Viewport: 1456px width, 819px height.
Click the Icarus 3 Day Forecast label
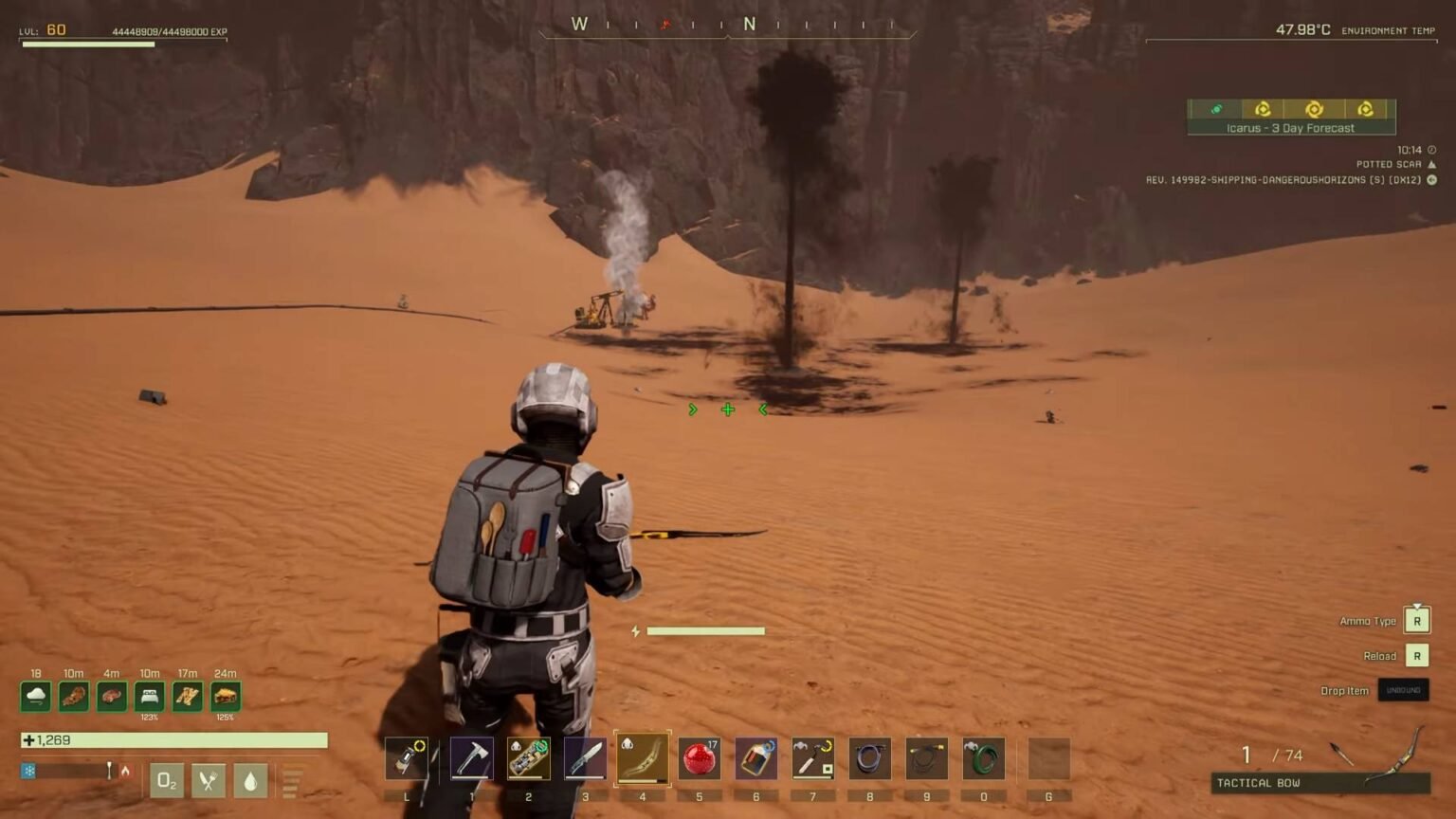click(1291, 127)
